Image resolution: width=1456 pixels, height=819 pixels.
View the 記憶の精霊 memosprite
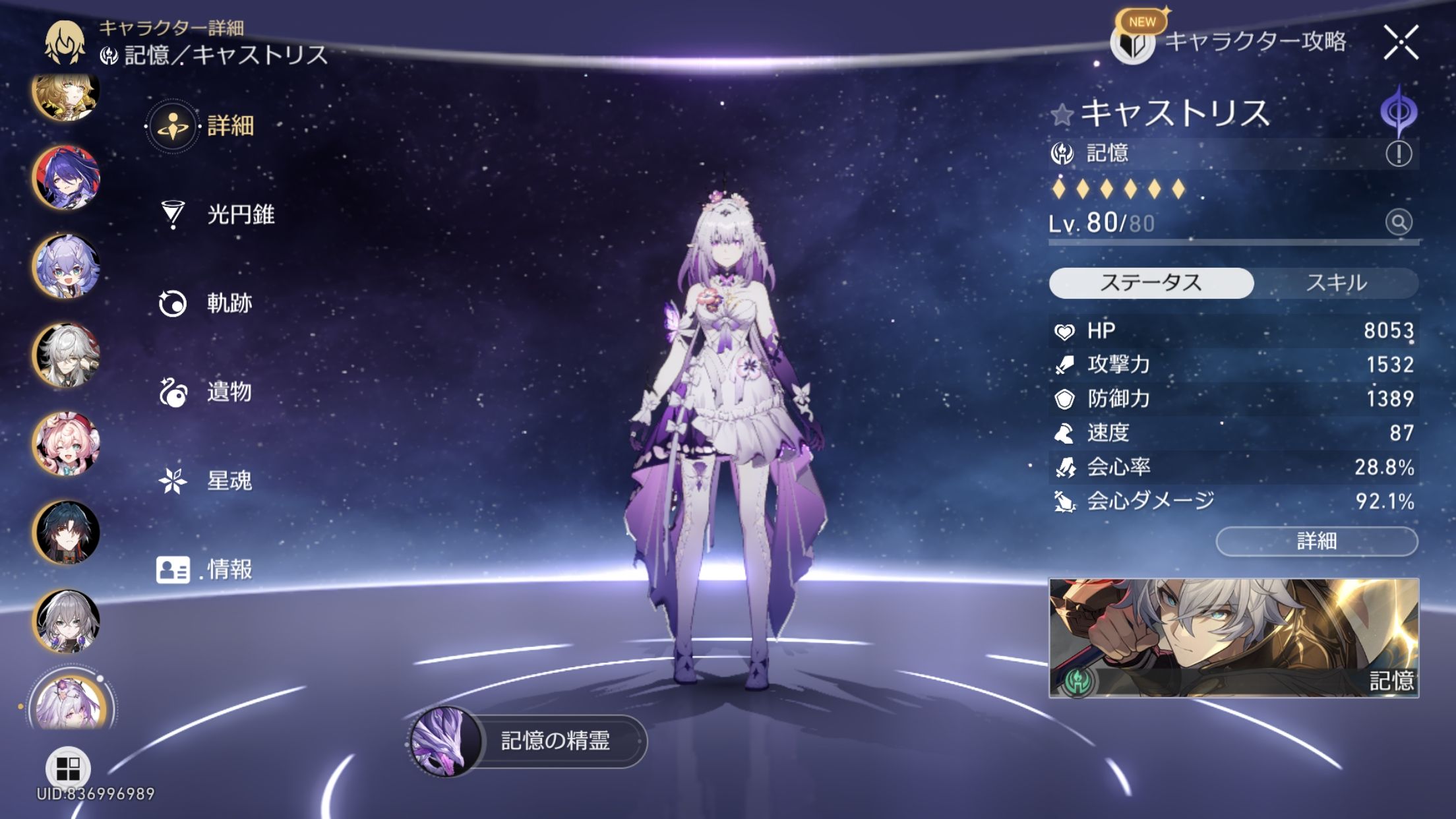[x=528, y=741]
